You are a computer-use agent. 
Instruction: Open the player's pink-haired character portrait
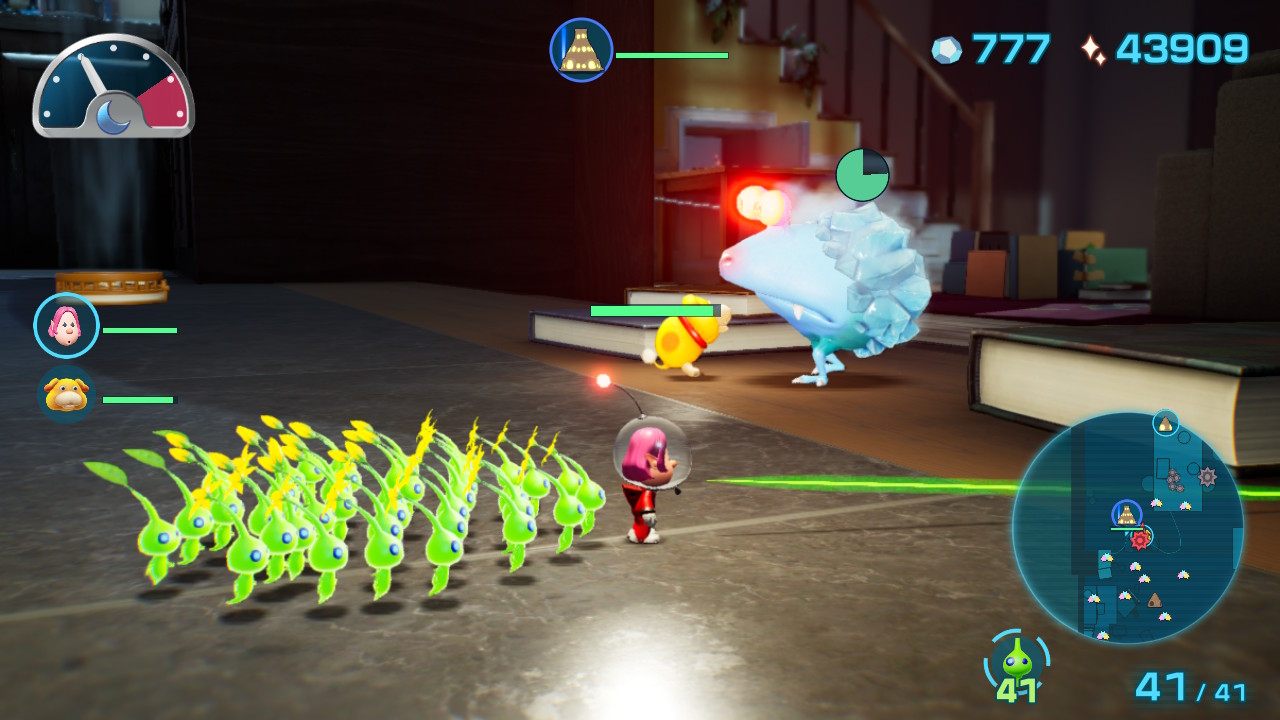(65, 325)
